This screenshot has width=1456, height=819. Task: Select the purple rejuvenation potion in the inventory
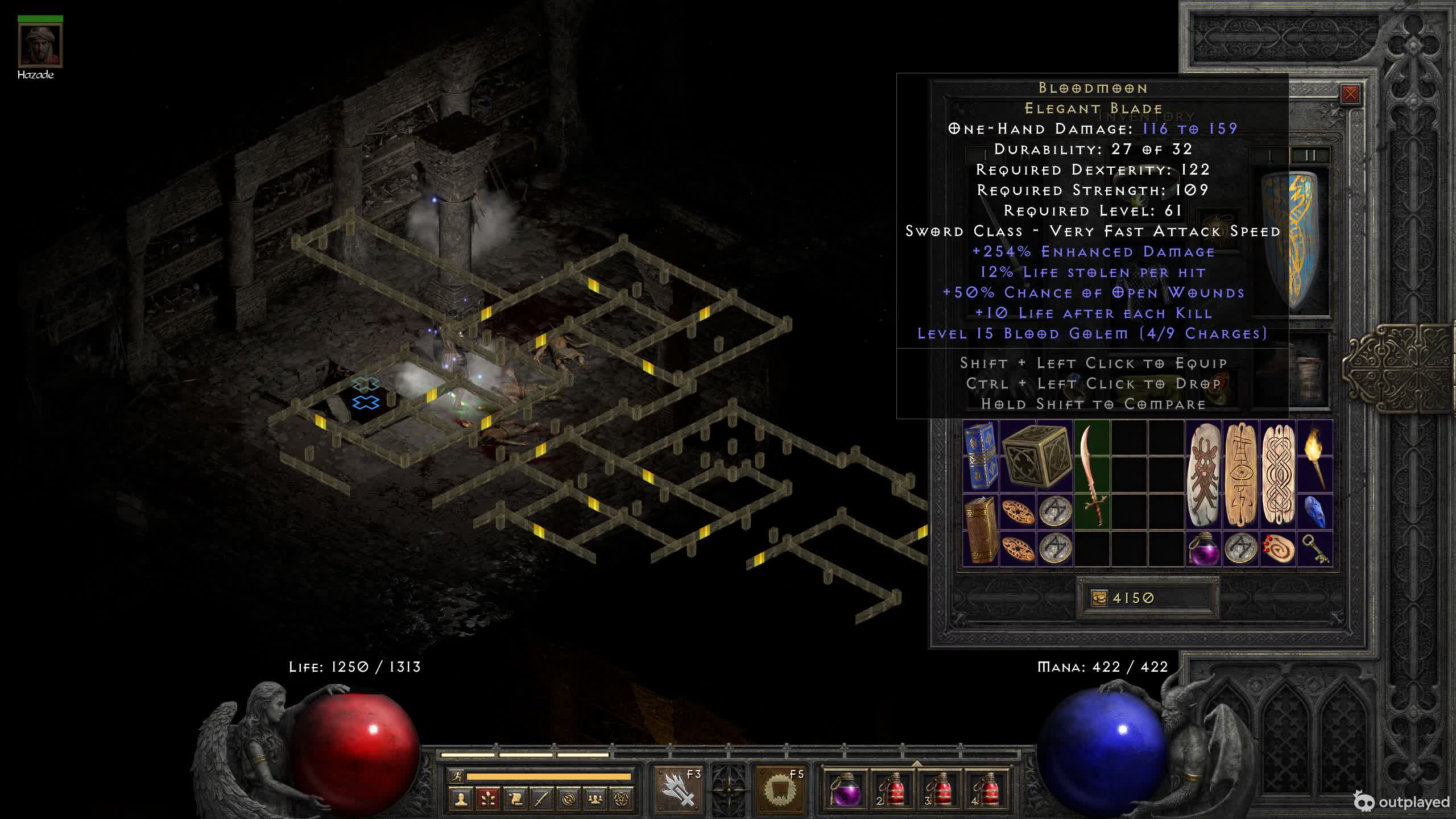pyautogui.click(x=1203, y=548)
